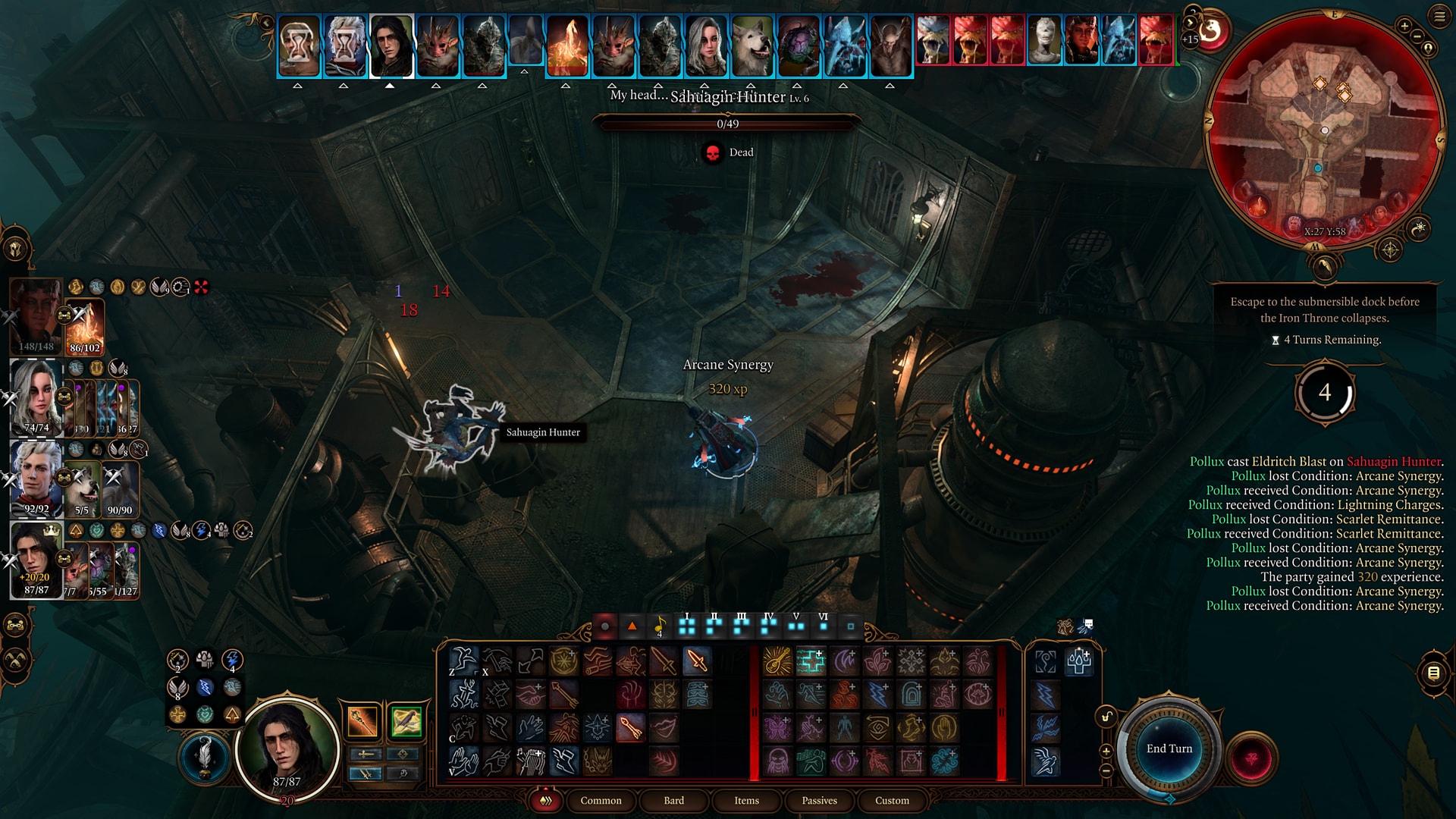Select the crossbow ranged weapon slot
1456x819 pixels.
(406, 720)
